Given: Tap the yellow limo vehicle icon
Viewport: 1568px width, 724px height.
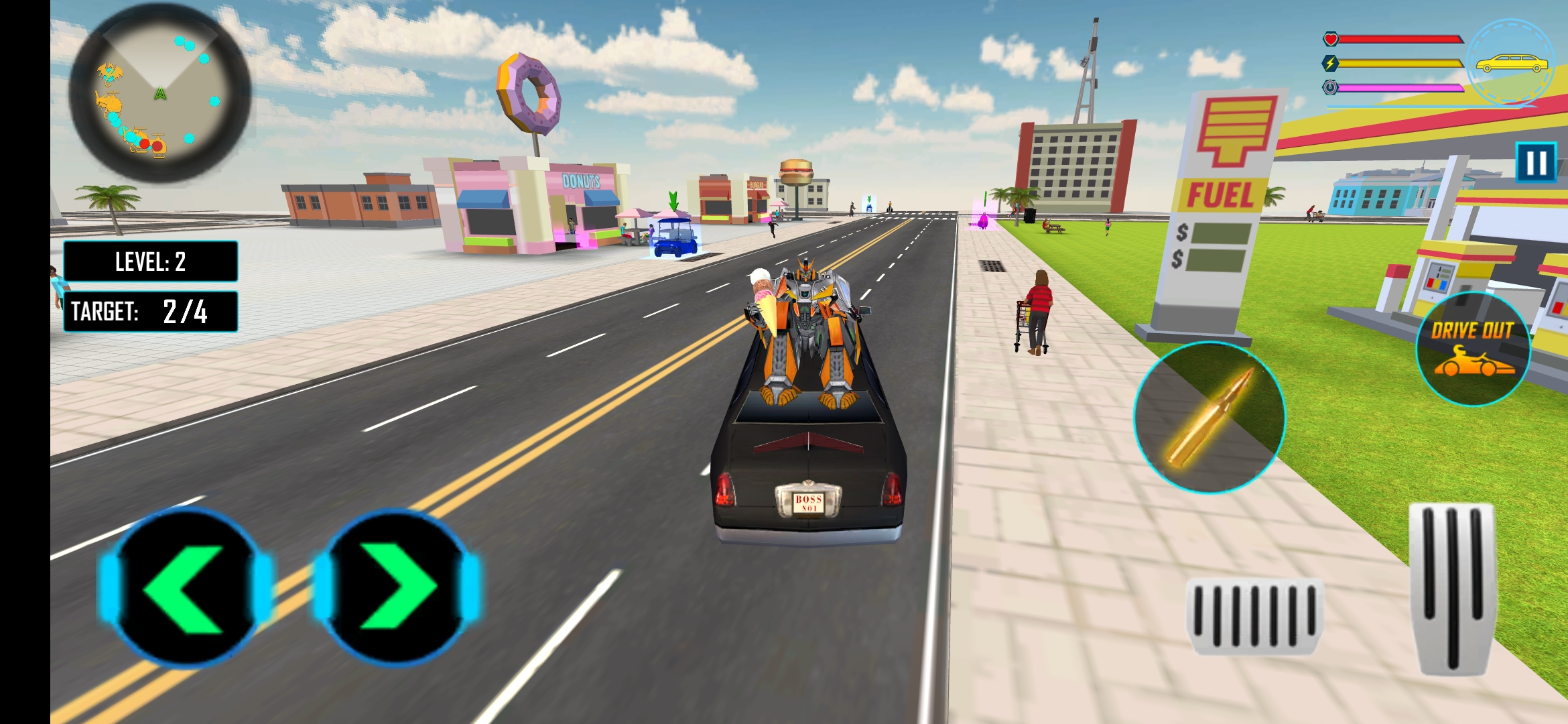Looking at the screenshot, I should click(x=1511, y=64).
